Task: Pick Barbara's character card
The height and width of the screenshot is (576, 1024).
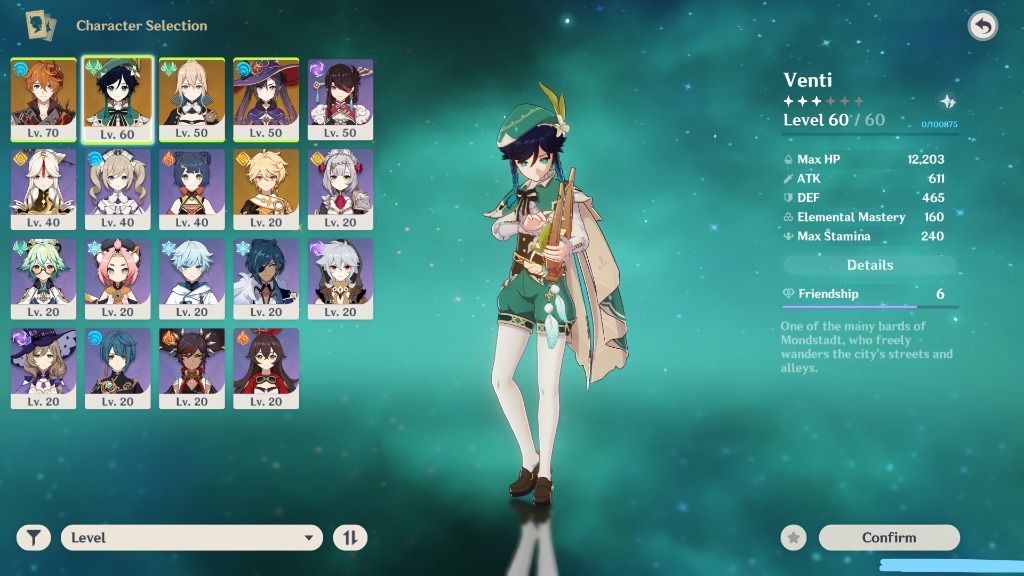Action: (x=118, y=189)
